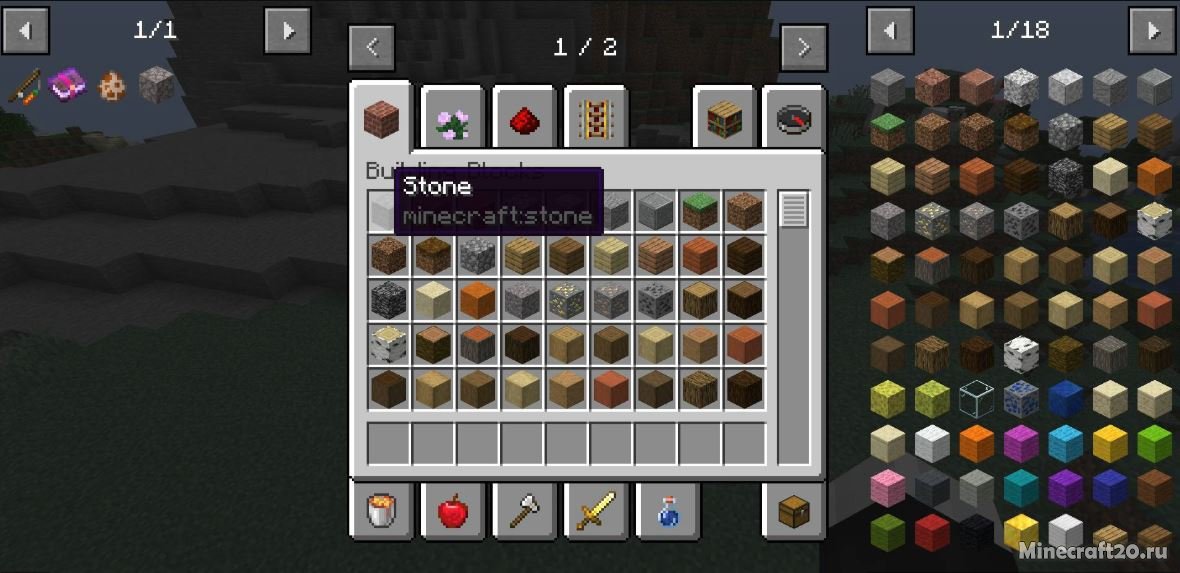Pick the cookie in the top-left list
The width and height of the screenshot is (1180, 573).
coord(111,85)
